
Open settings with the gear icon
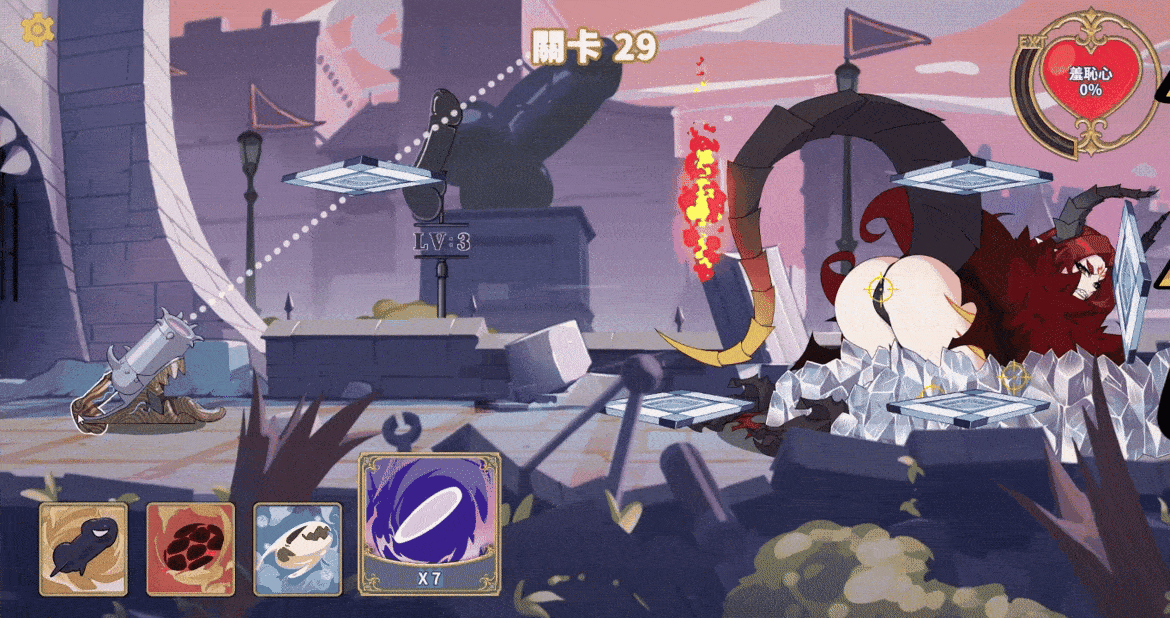tap(38, 29)
